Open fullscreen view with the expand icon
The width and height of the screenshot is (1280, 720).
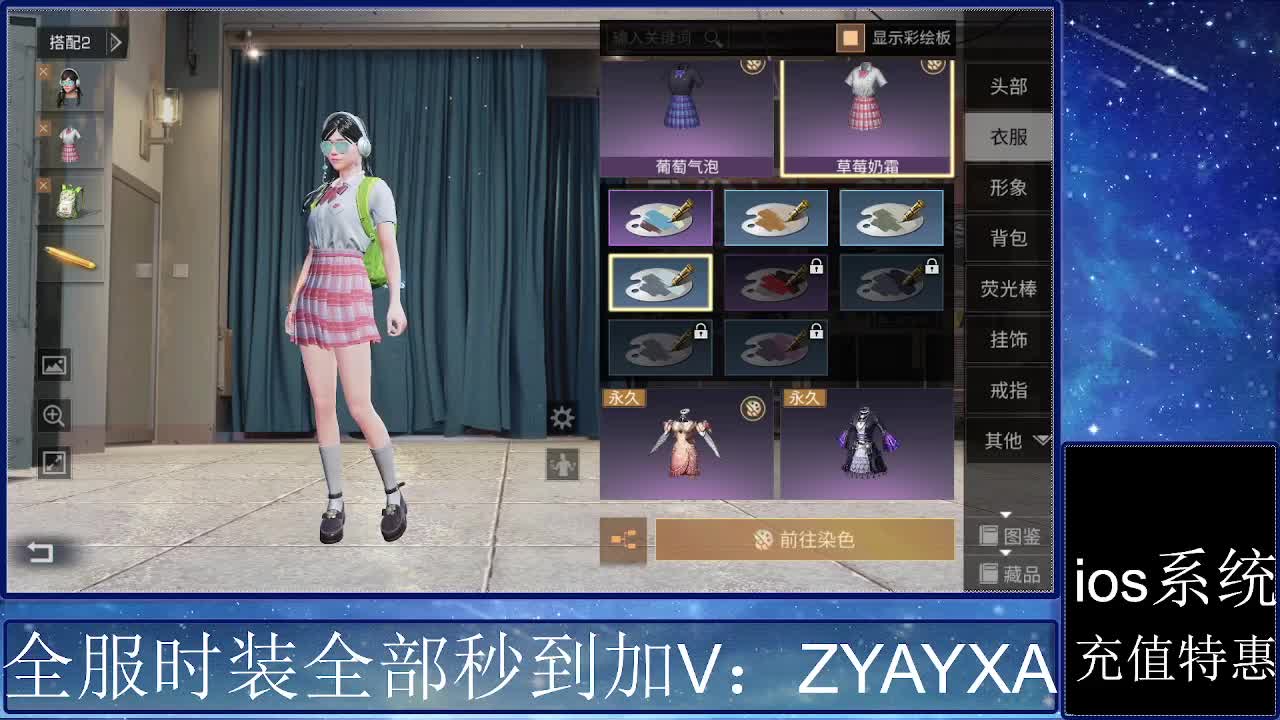(x=53, y=463)
